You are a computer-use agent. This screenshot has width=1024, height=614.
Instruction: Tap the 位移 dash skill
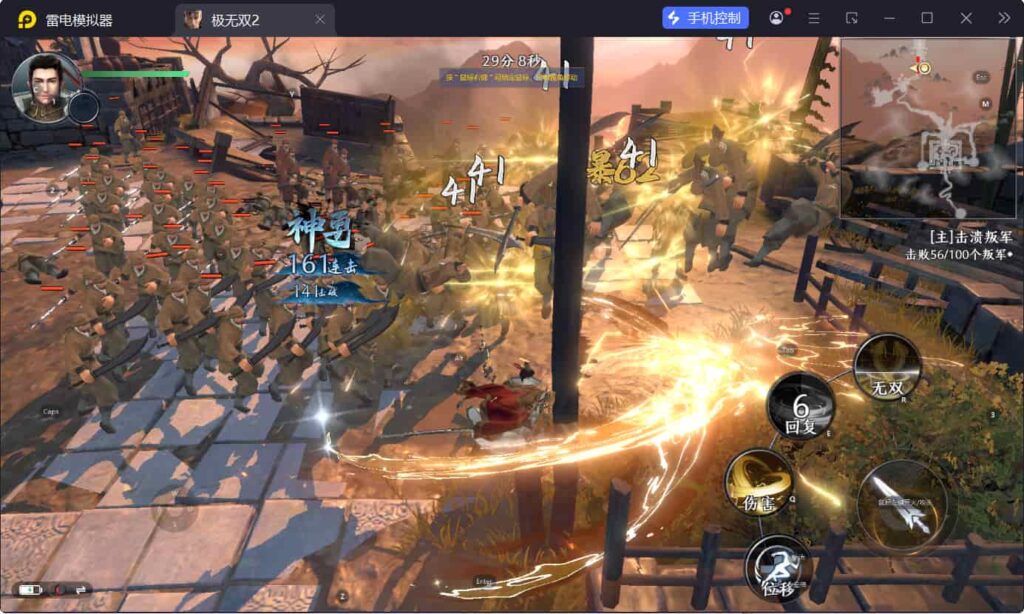point(777,567)
